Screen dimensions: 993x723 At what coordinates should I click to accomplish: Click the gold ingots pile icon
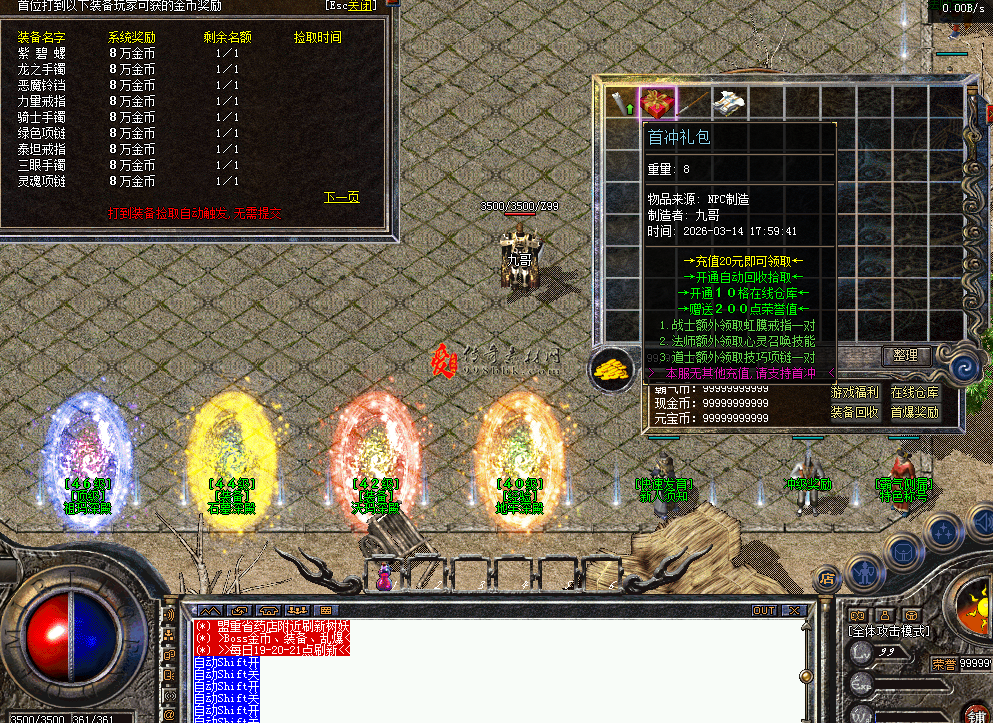click(x=612, y=369)
